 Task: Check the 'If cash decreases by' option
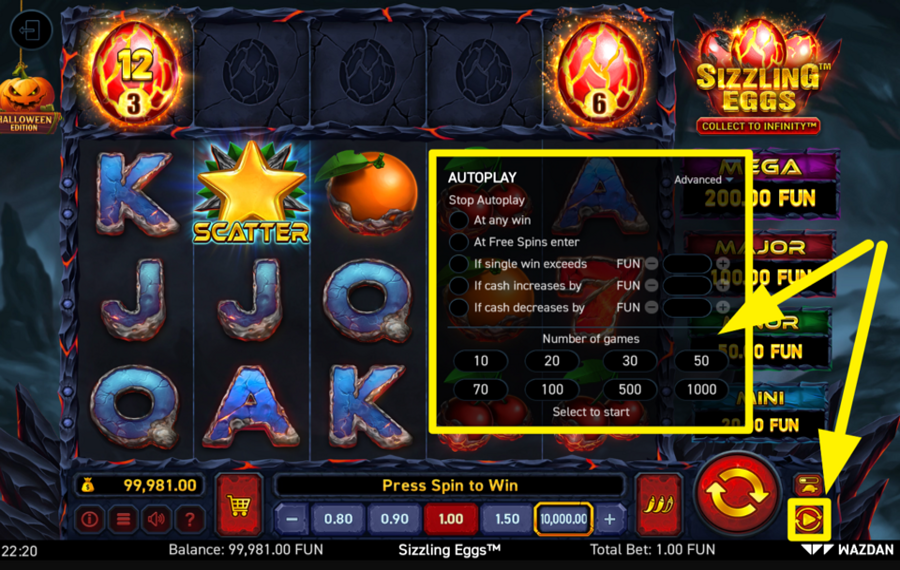(459, 308)
